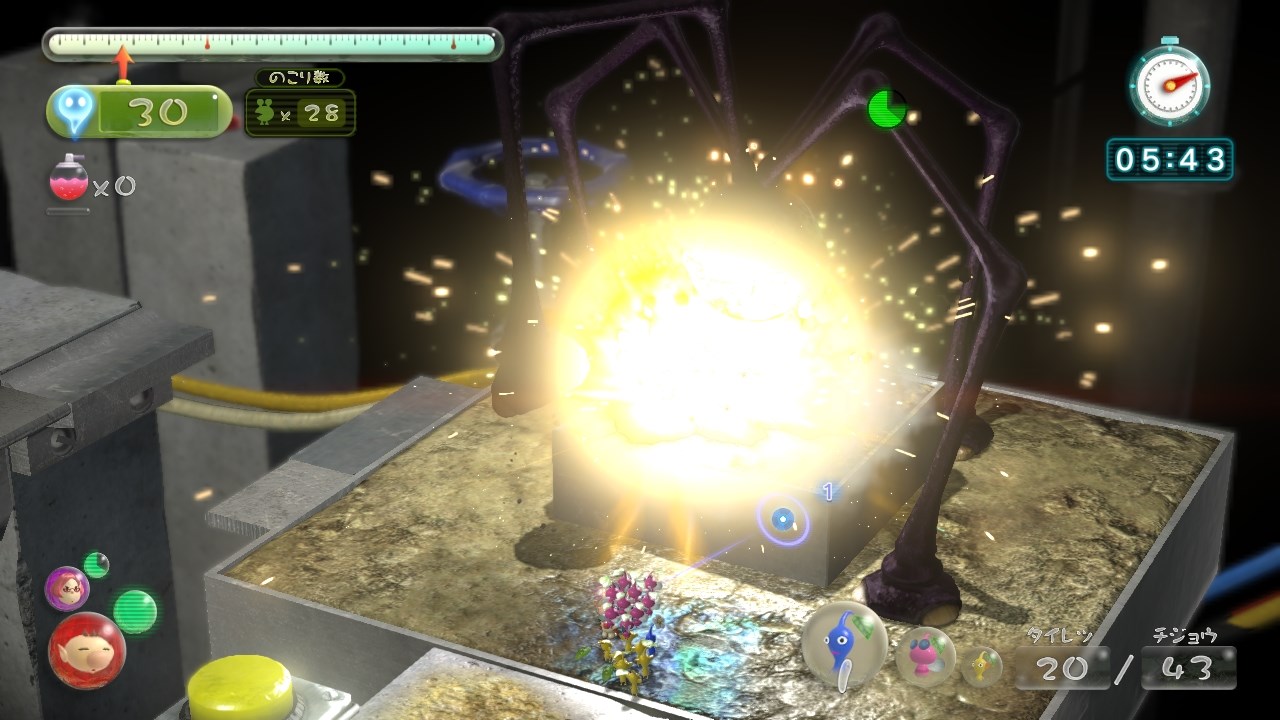Switch to the Winged Pikmin bubble
Screen dimensions: 1280x720
pyautogui.click(x=925, y=657)
